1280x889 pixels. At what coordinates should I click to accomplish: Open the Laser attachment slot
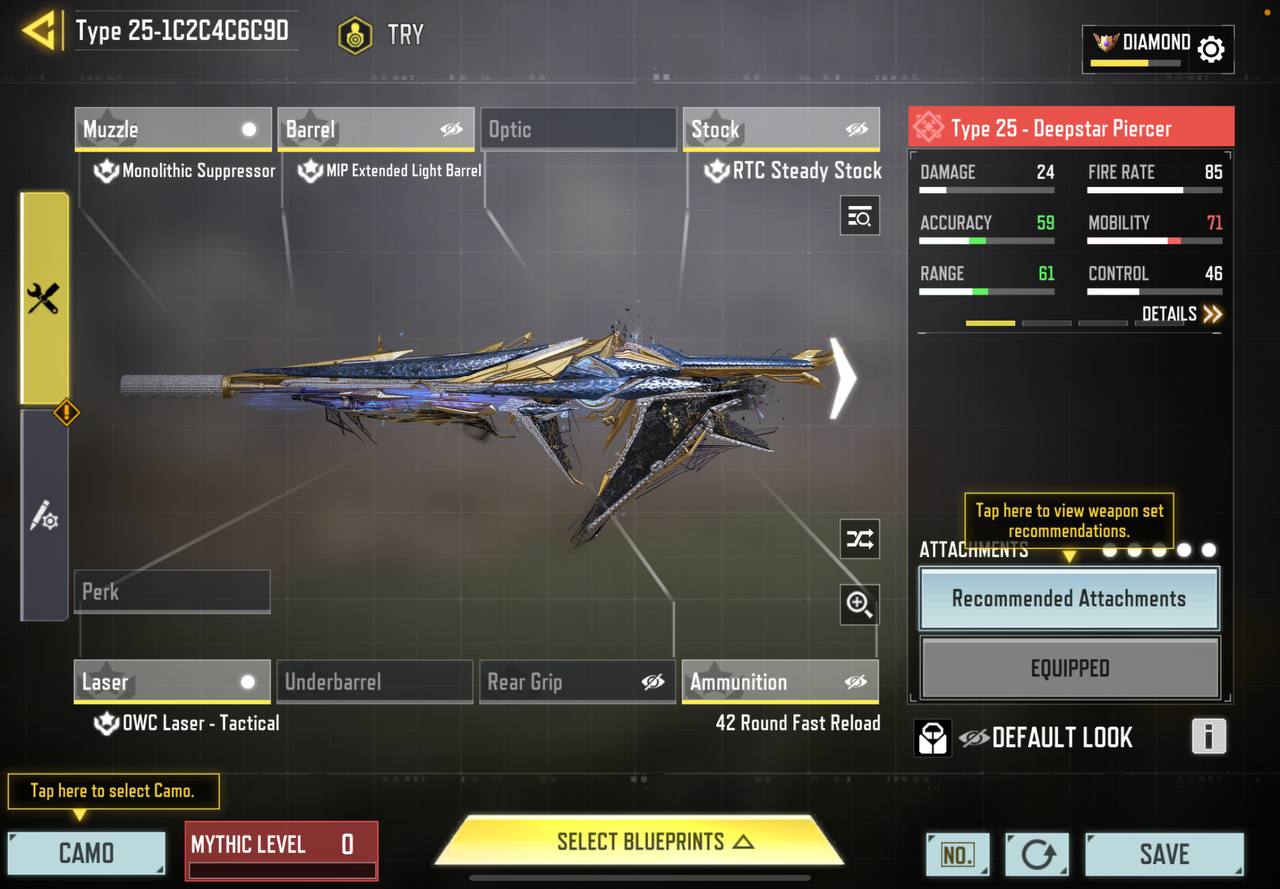point(172,682)
